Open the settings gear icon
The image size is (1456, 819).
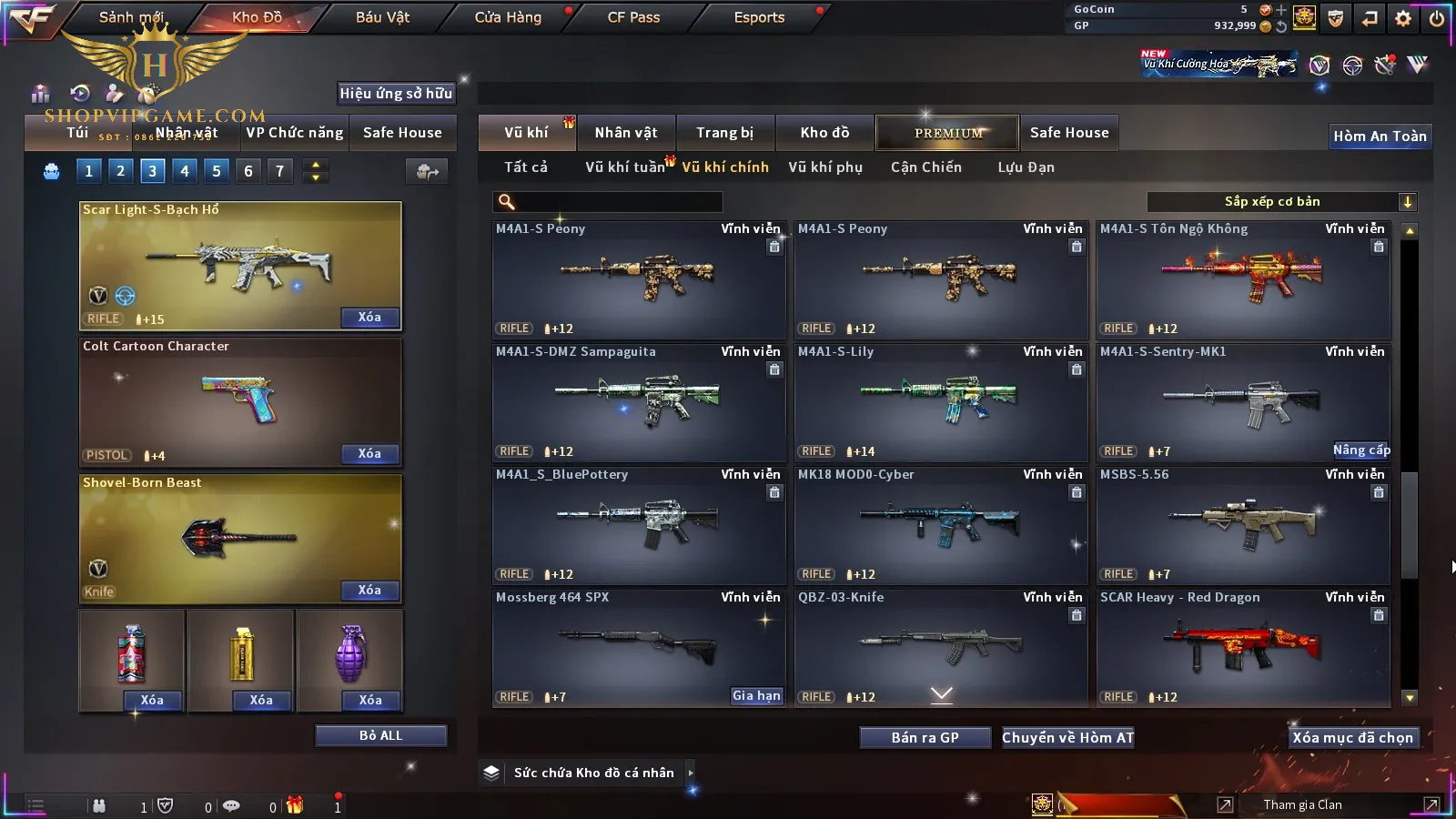(1403, 18)
